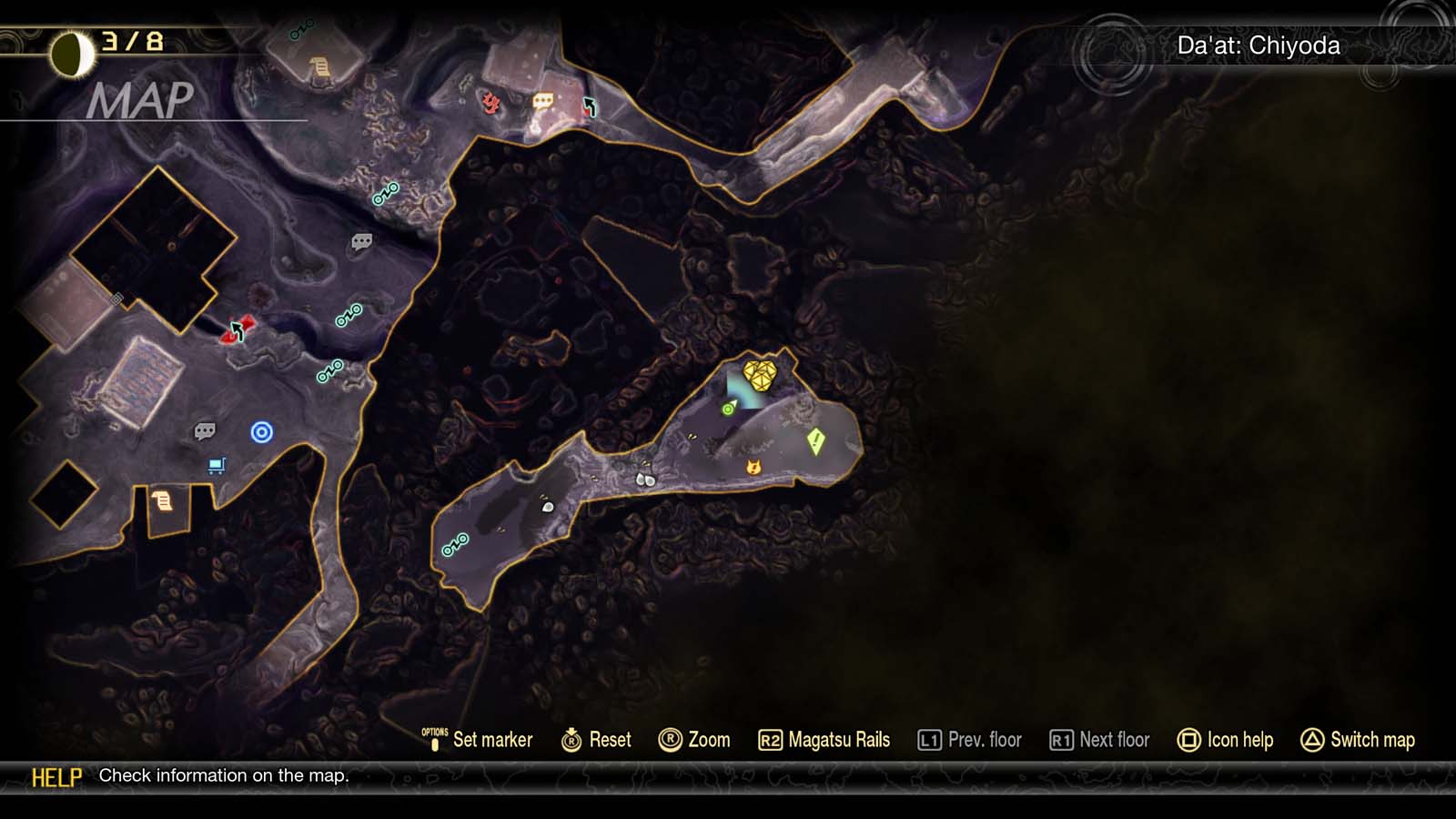Select the blue leyline fount marker
This screenshot has width=1456, height=819.
(261, 432)
